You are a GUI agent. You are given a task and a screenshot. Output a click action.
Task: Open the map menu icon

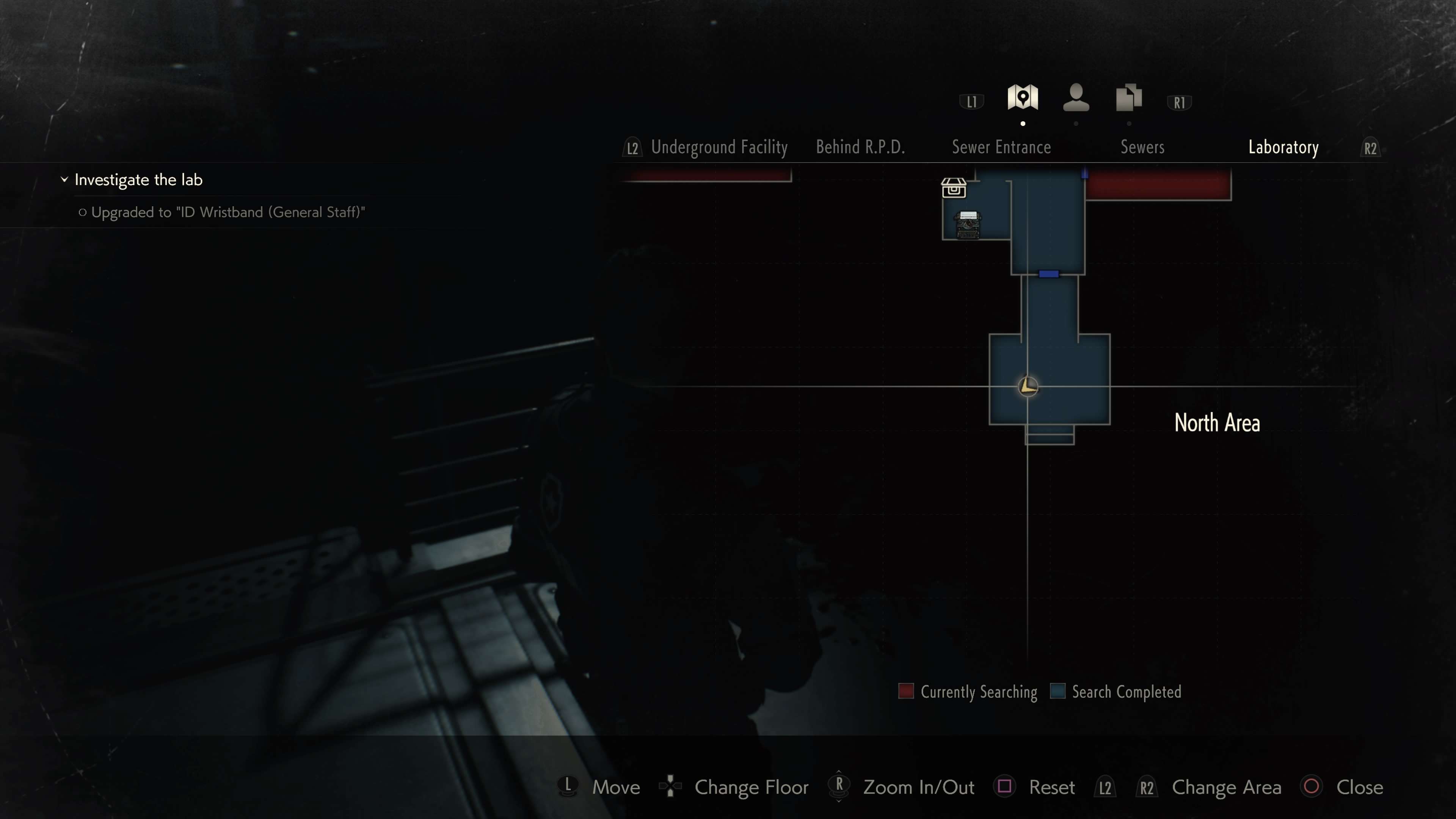tap(1023, 98)
